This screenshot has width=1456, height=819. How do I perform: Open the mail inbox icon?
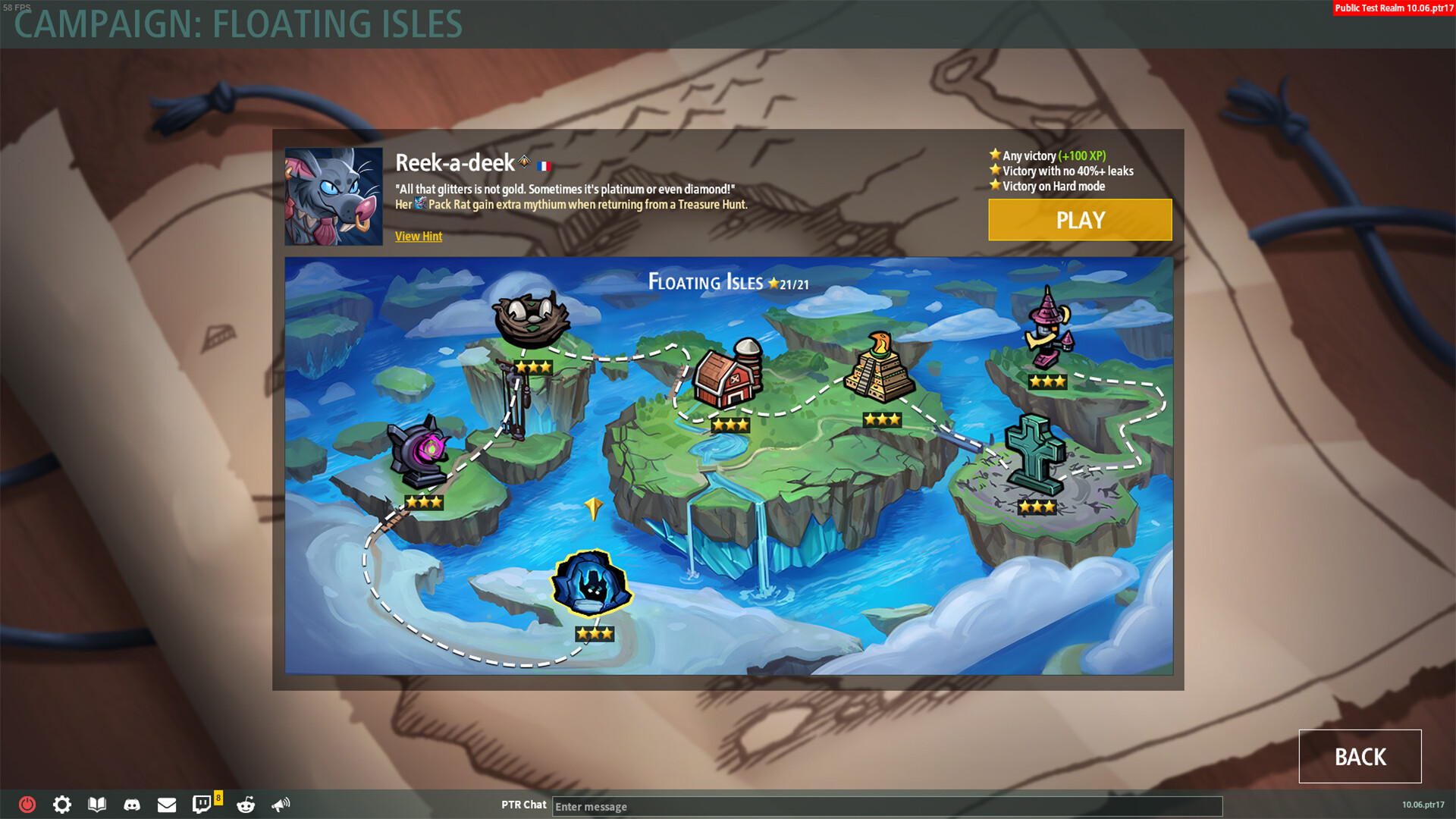click(x=167, y=805)
